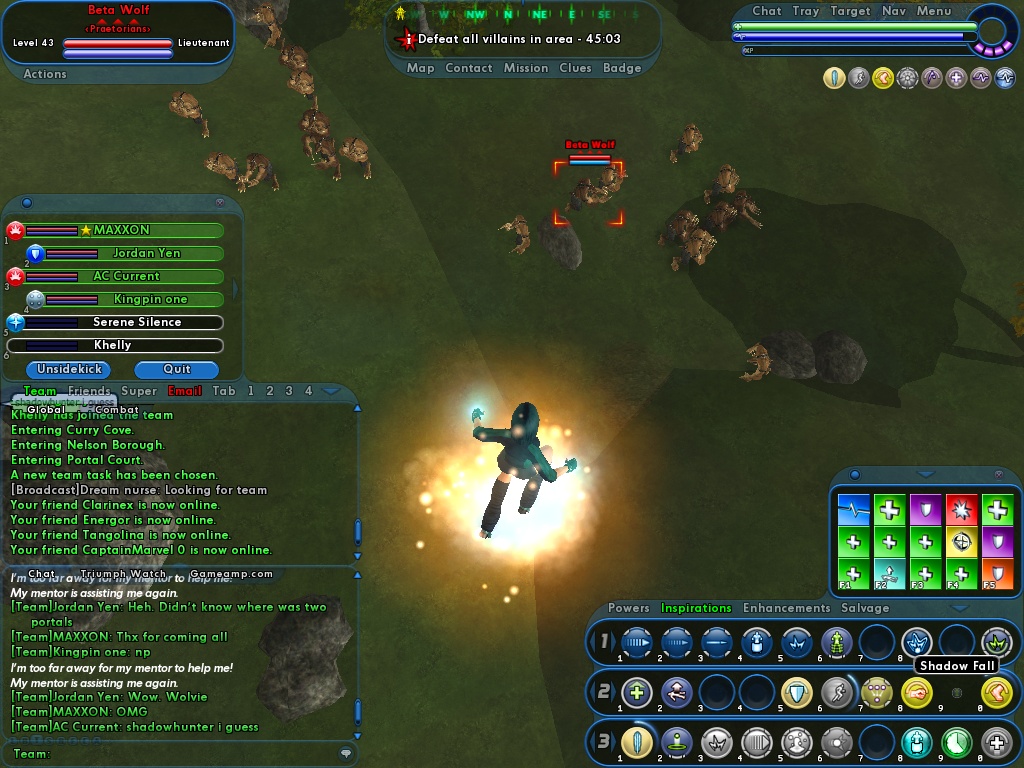1024x768 pixels.
Task: Select teammate Serene Silence
Action: tap(137, 323)
